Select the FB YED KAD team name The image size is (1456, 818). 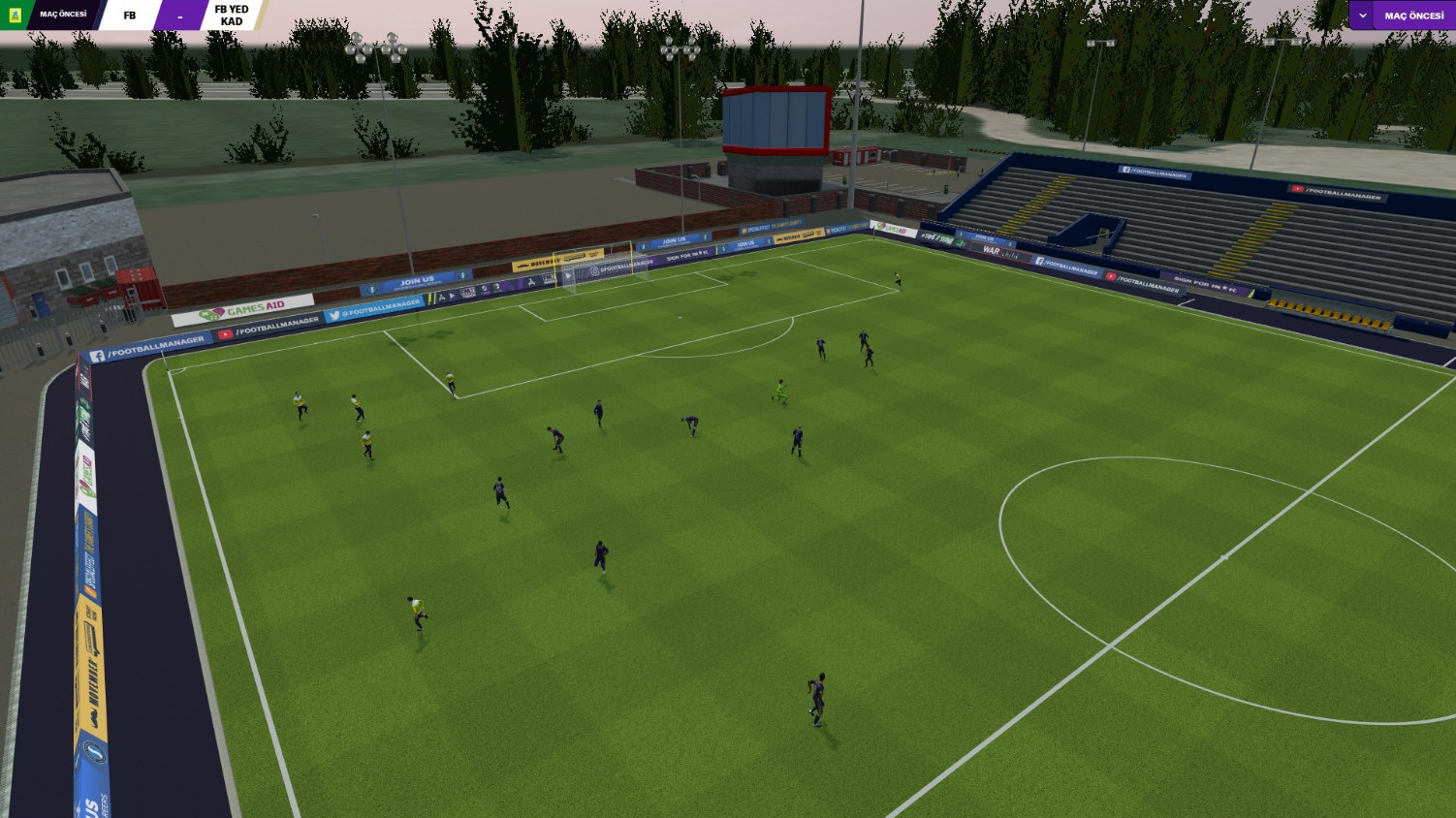(232, 16)
